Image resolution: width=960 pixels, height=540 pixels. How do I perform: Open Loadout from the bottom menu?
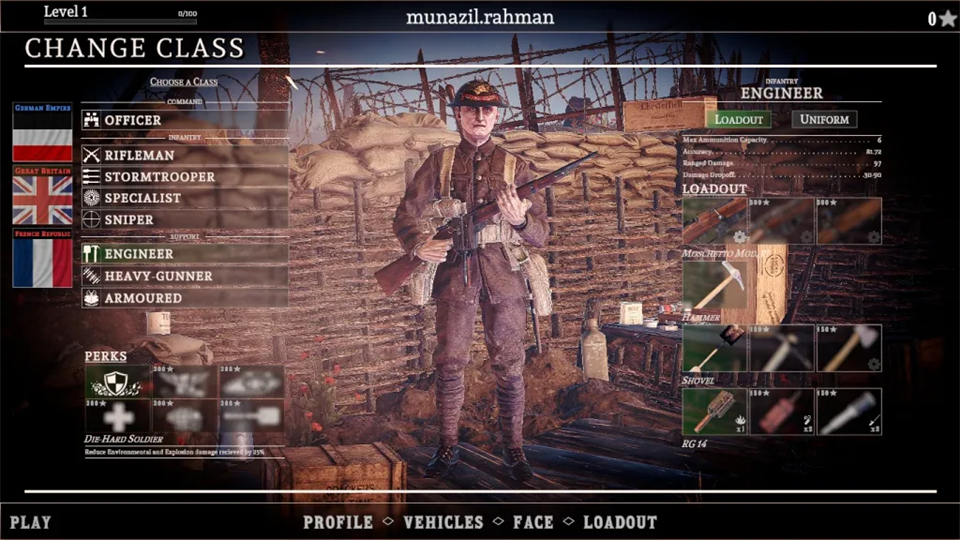(620, 522)
